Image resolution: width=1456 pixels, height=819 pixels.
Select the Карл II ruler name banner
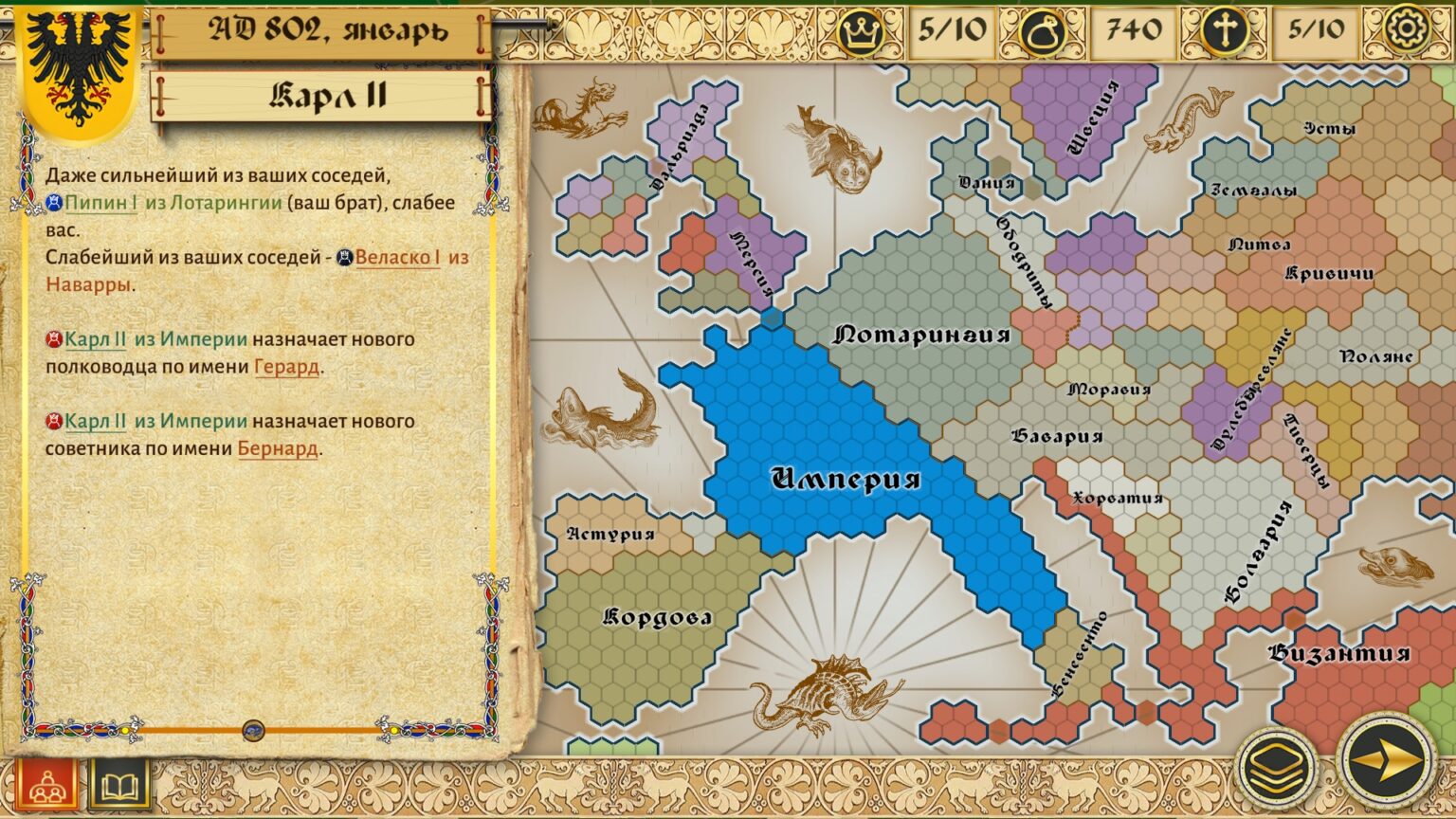[x=322, y=97]
